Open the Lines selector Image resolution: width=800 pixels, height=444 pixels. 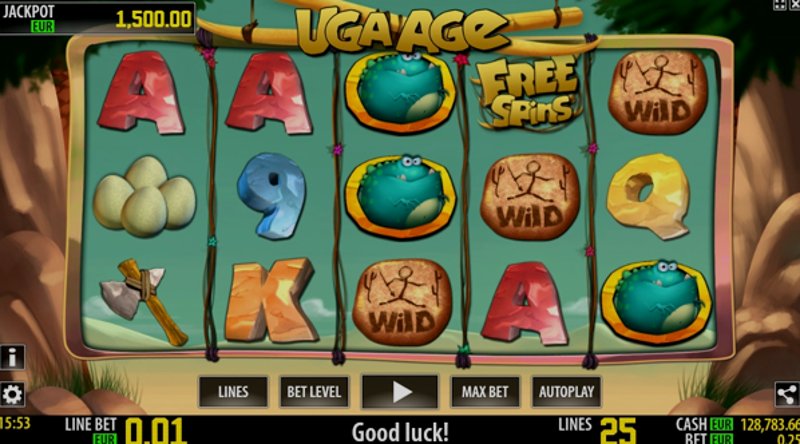coord(233,391)
